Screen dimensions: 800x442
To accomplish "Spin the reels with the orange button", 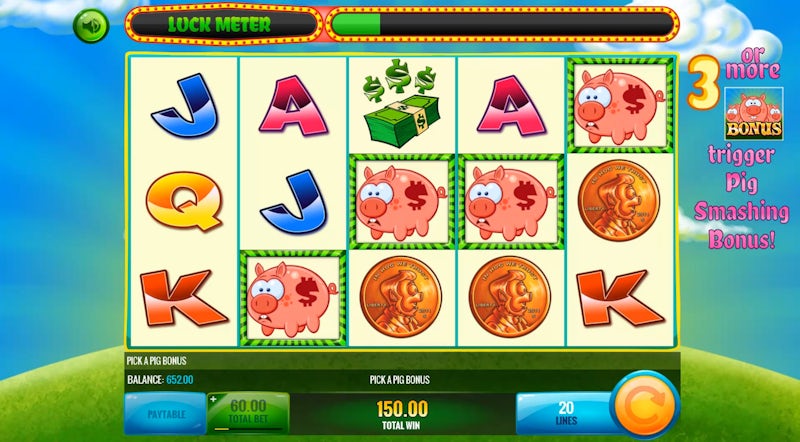I will coord(643,405).
